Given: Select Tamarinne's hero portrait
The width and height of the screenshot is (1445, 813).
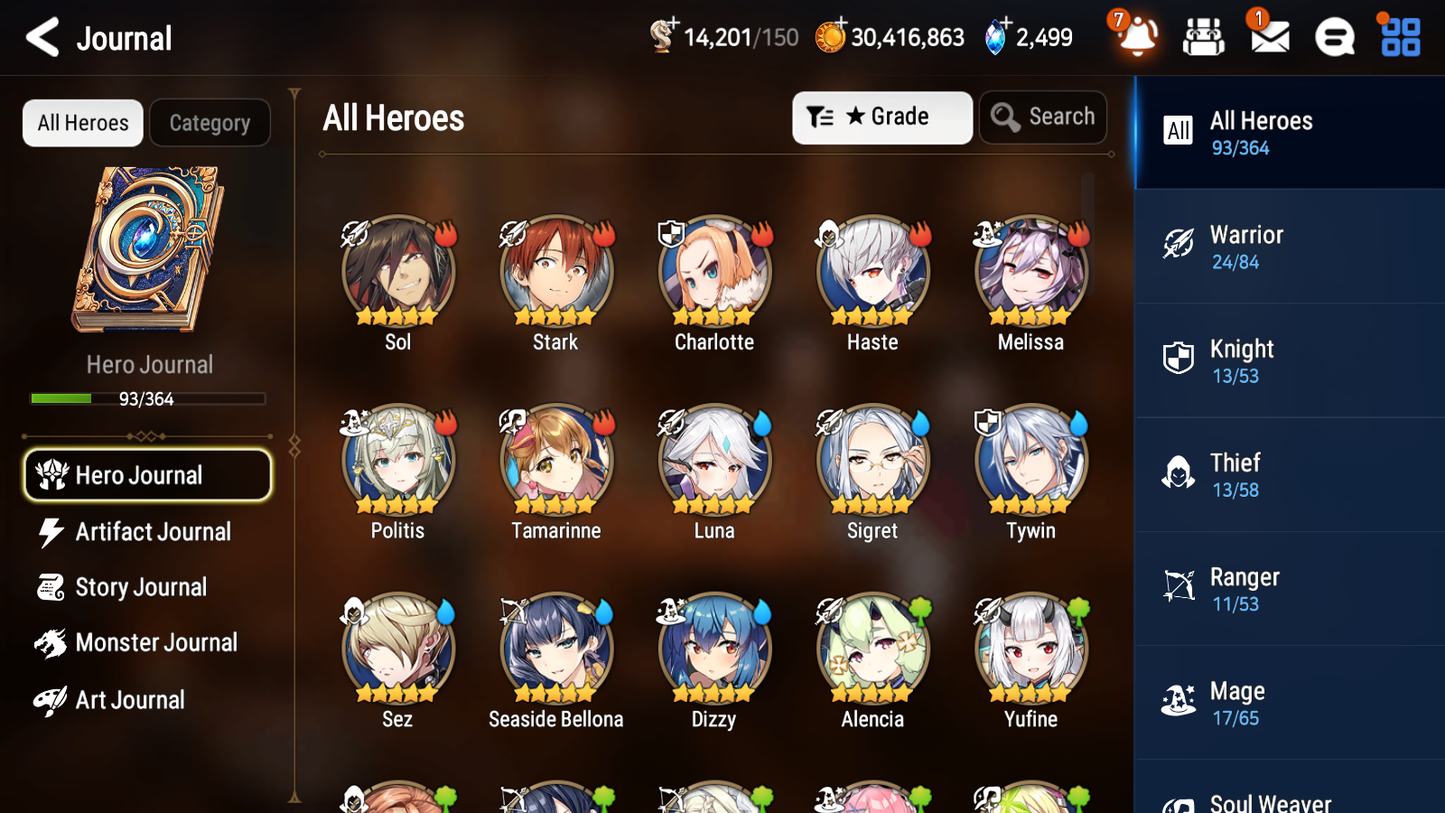Looking at the screenshot, I should tap(555, 460).
